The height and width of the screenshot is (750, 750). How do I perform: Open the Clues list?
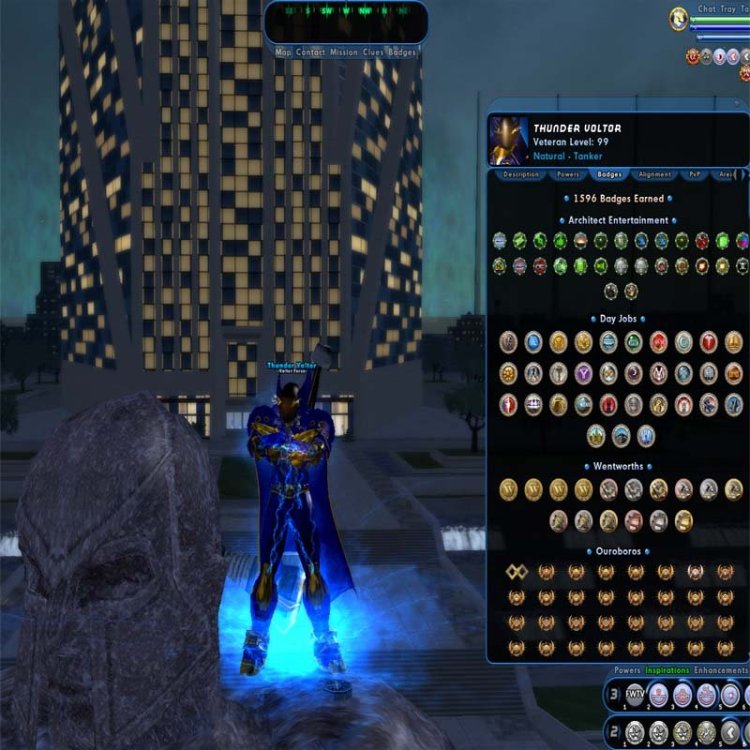pyautogui.click(x=374, y=52)
